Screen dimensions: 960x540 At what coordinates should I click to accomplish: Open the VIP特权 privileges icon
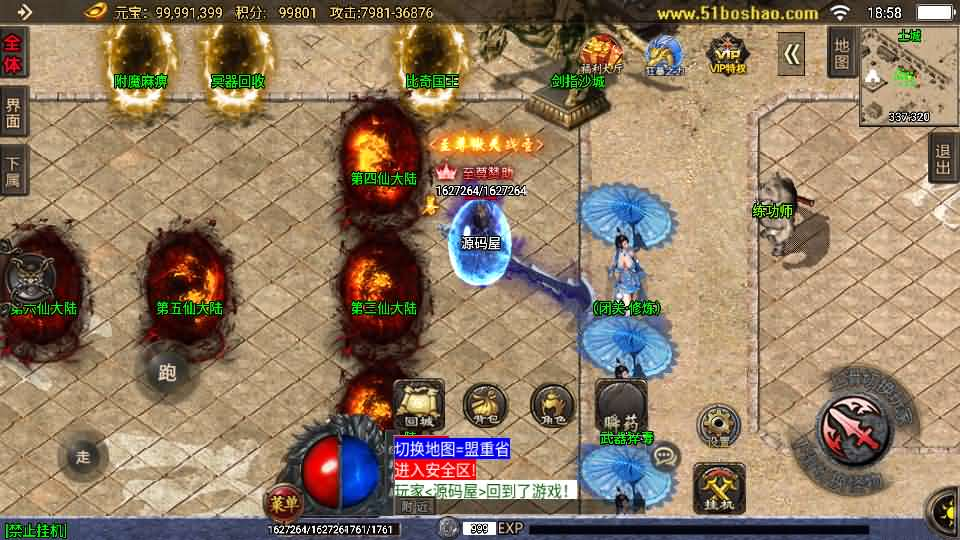(x=727, y=55)
